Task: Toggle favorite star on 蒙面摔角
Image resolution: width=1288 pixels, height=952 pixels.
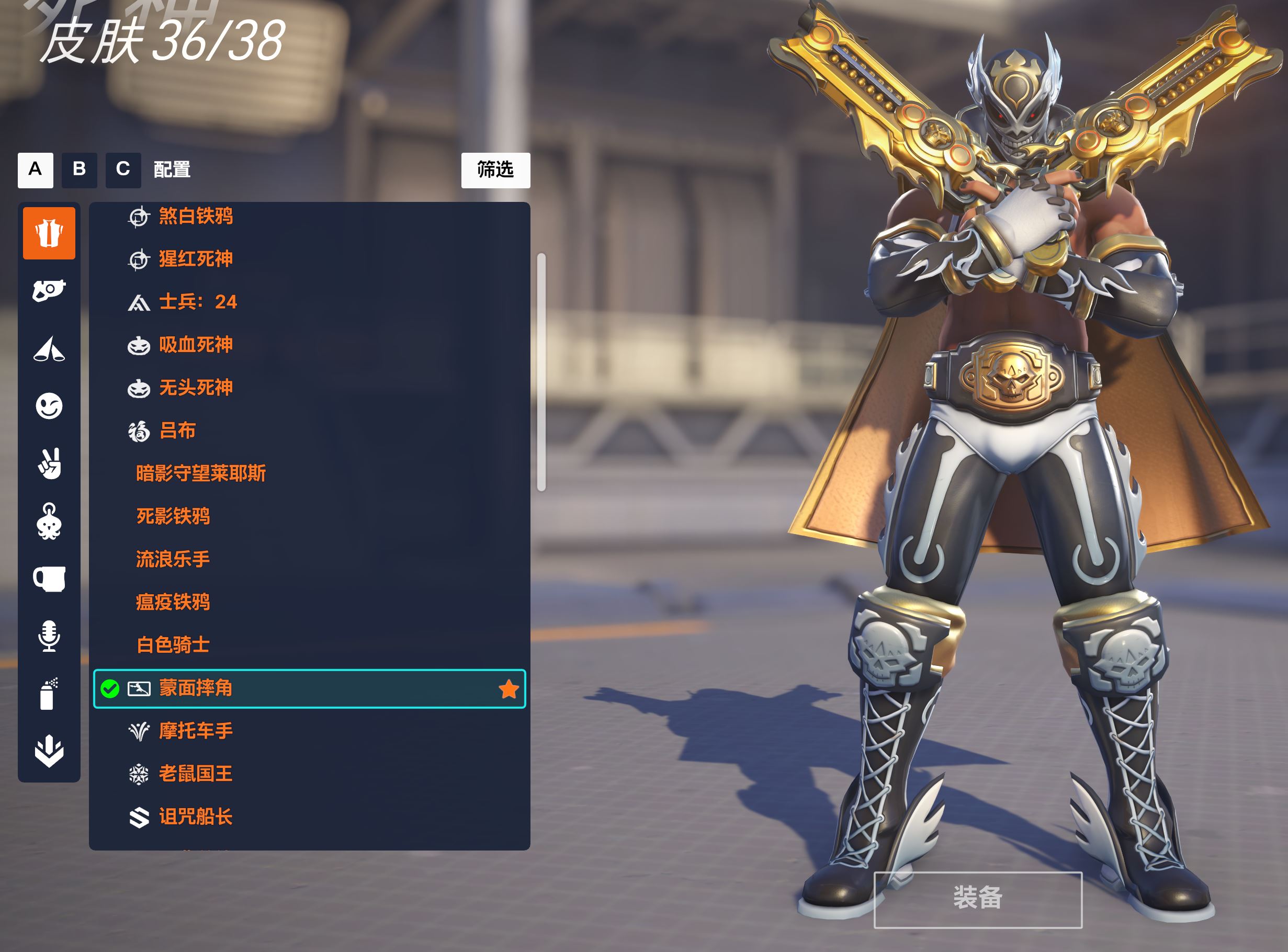Action: [x=509, y=689]
